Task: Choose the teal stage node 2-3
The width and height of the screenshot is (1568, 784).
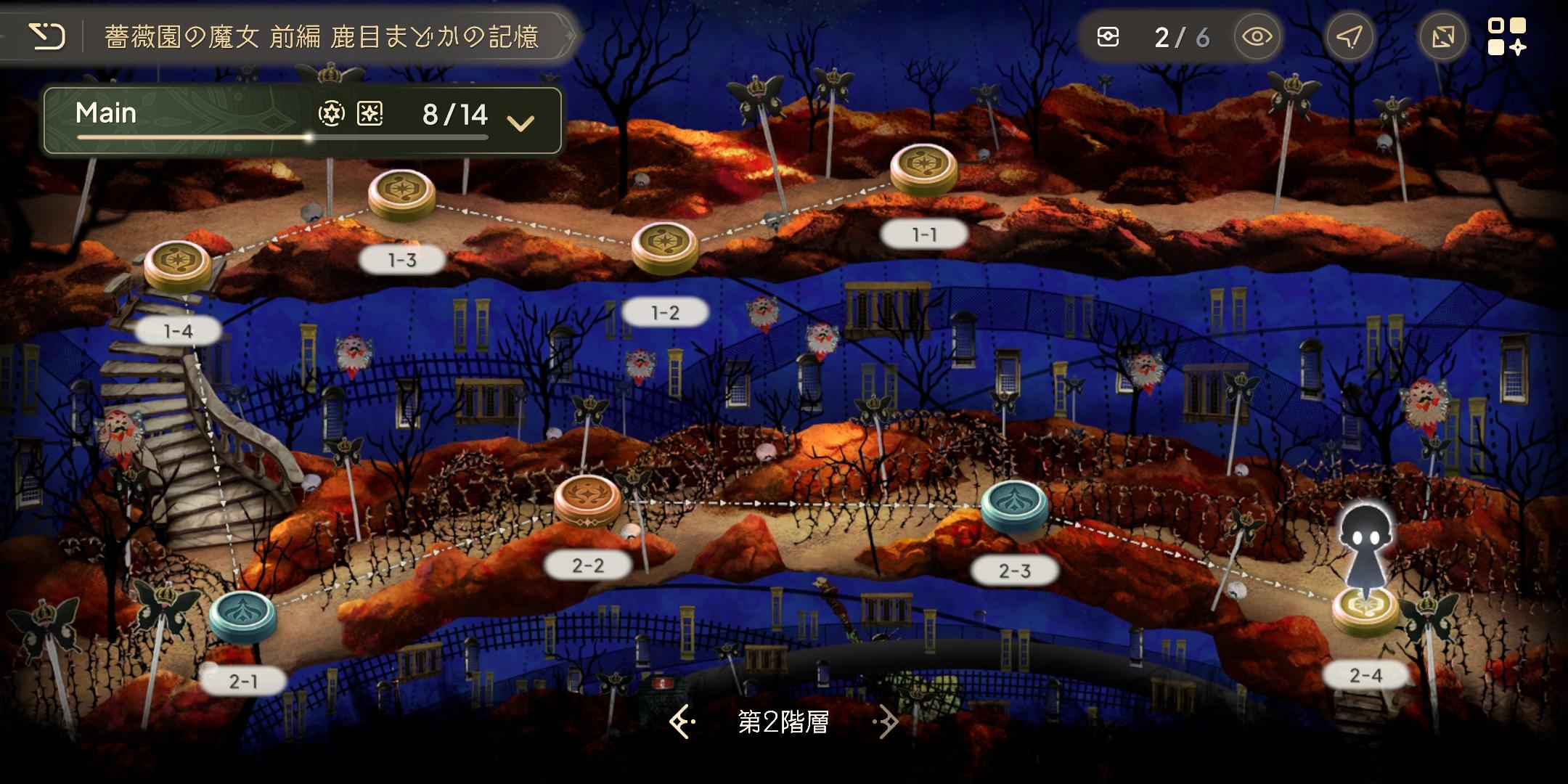Action: click(x=1014, y=505)
